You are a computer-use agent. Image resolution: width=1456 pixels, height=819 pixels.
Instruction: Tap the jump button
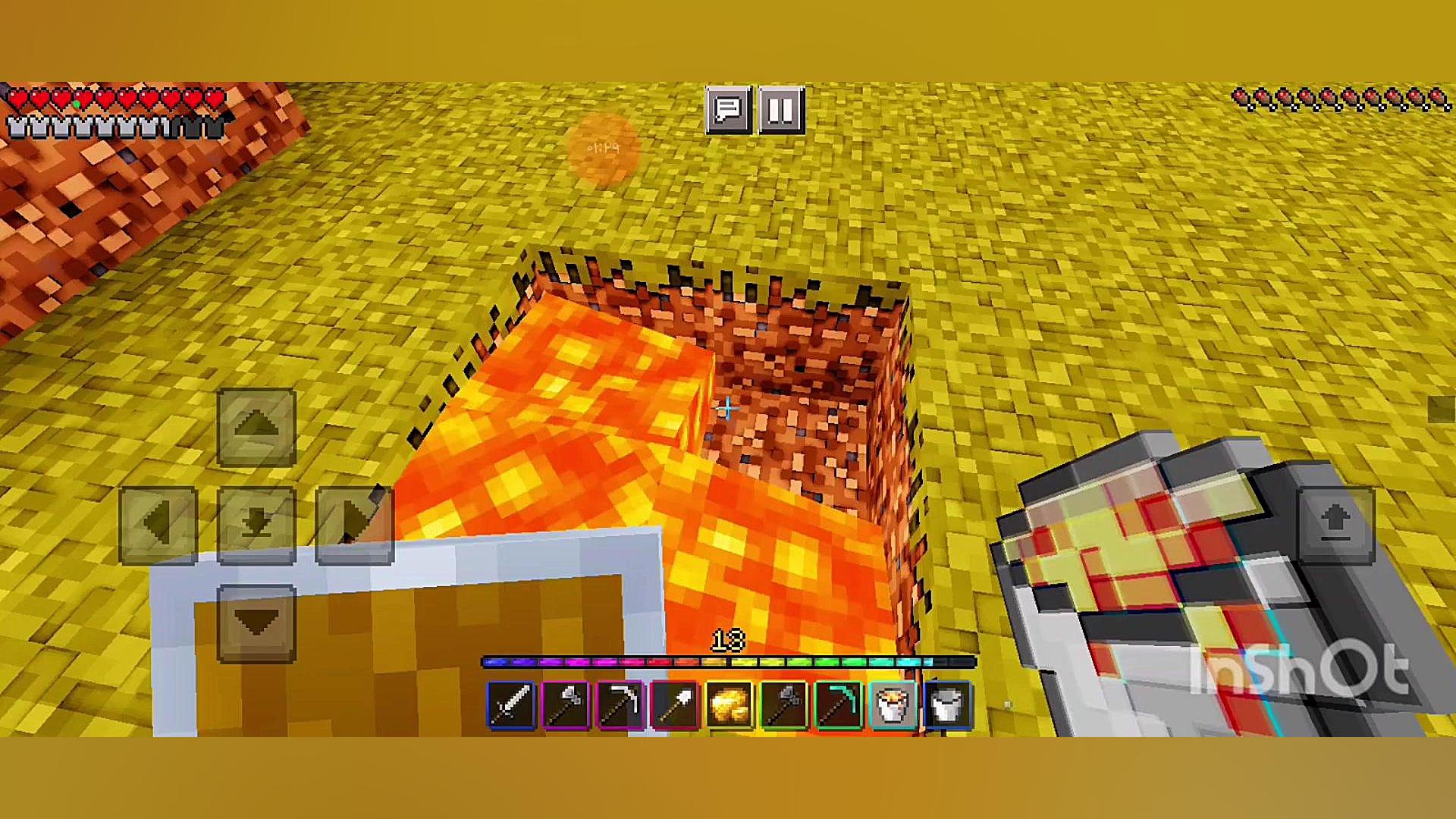1335,525
